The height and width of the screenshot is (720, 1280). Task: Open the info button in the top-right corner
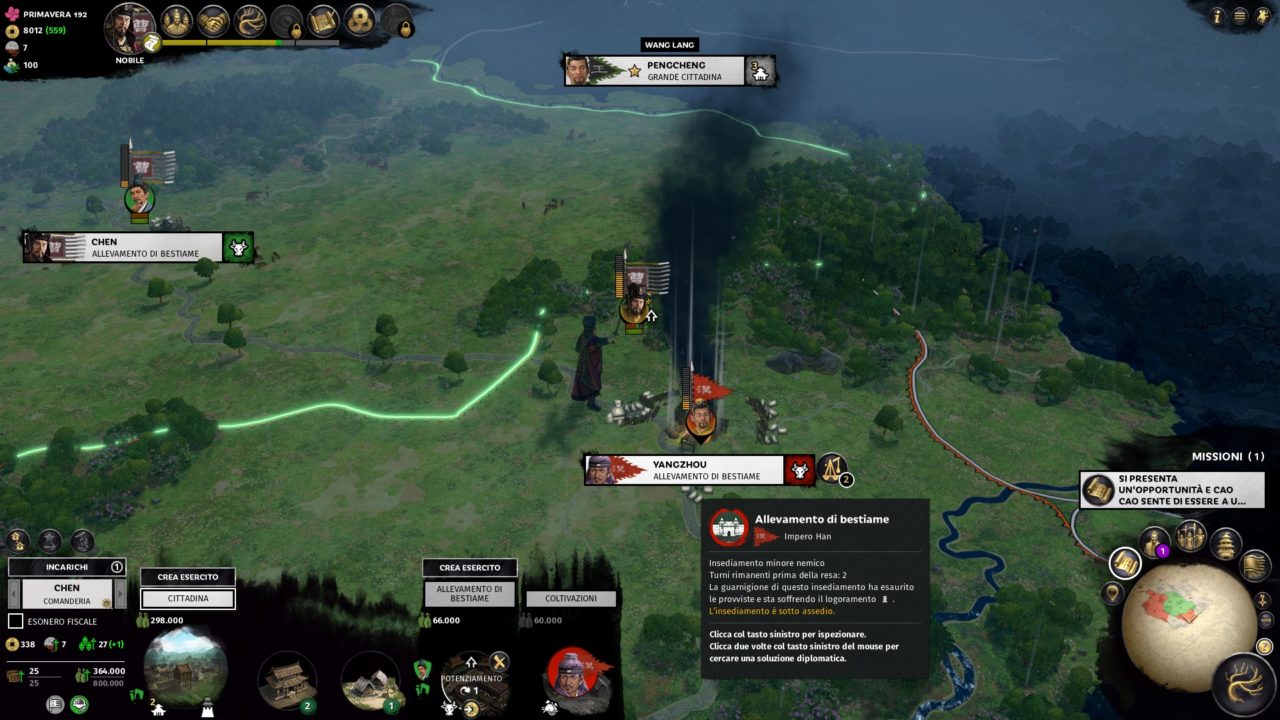[x=1217, y=16]
